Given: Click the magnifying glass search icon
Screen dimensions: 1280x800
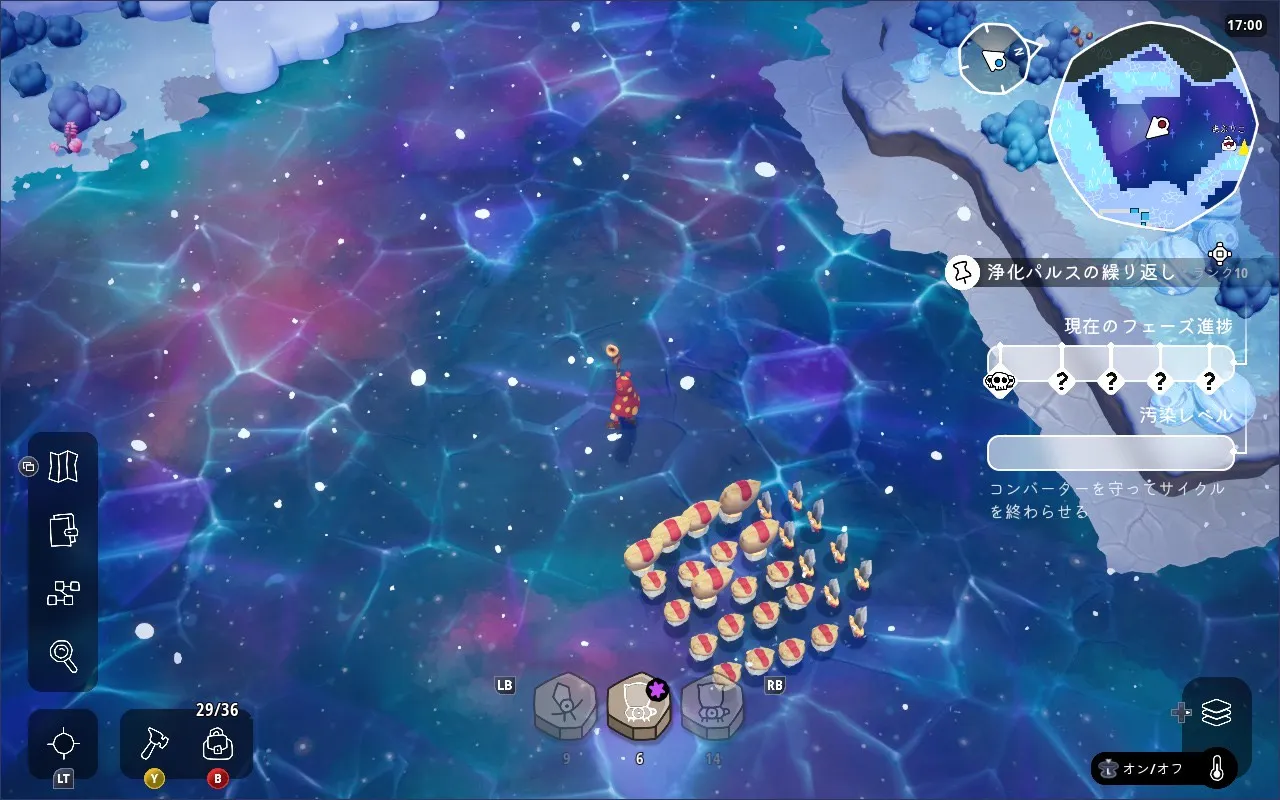Looking at the screenshot, I should pos(63,656).
